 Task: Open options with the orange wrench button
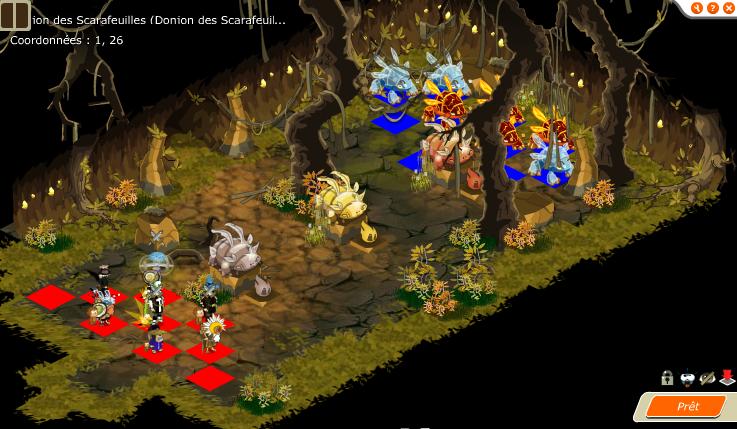[695, 7]
